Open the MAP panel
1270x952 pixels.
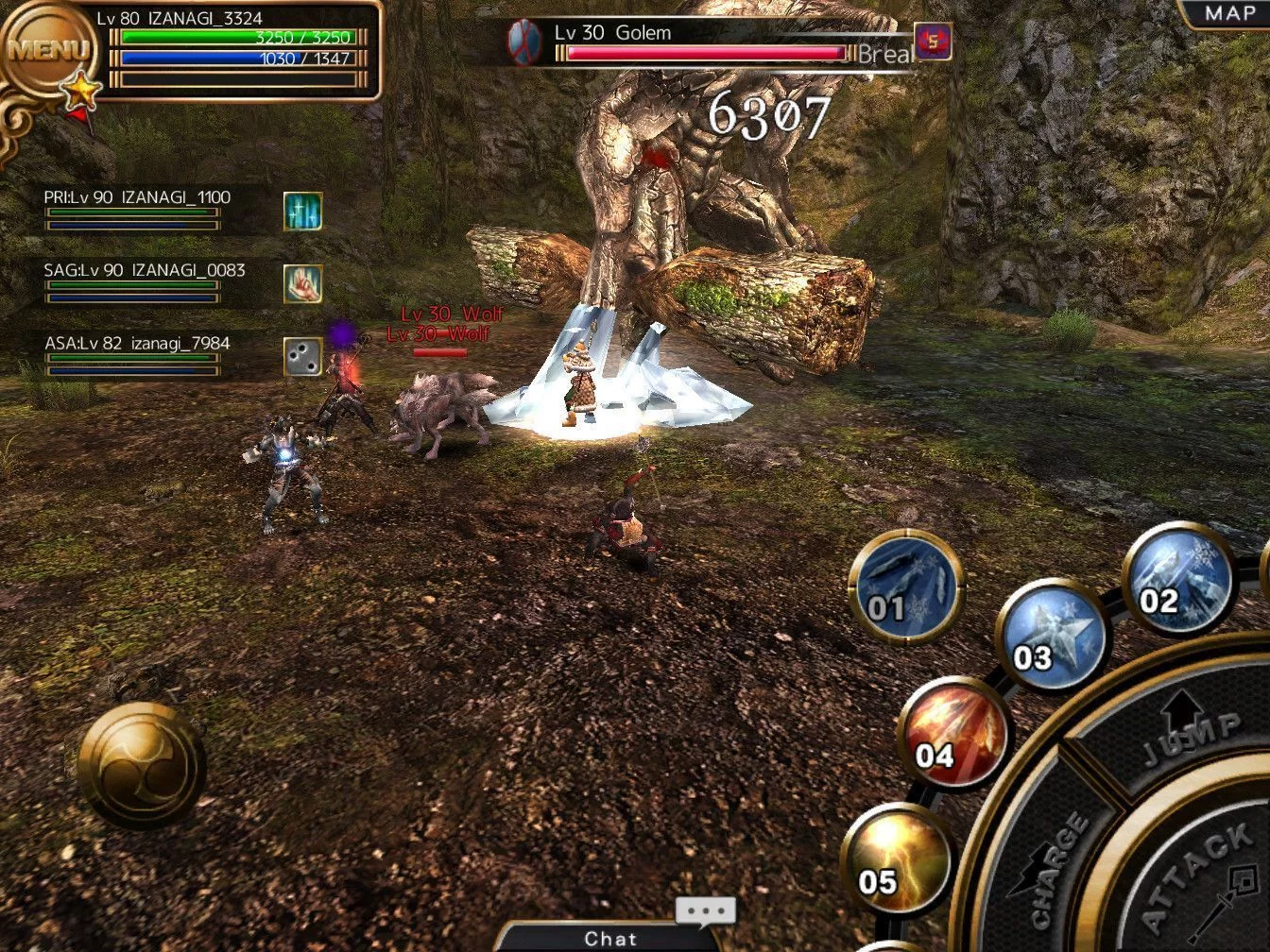click(x=1228, y=14)
